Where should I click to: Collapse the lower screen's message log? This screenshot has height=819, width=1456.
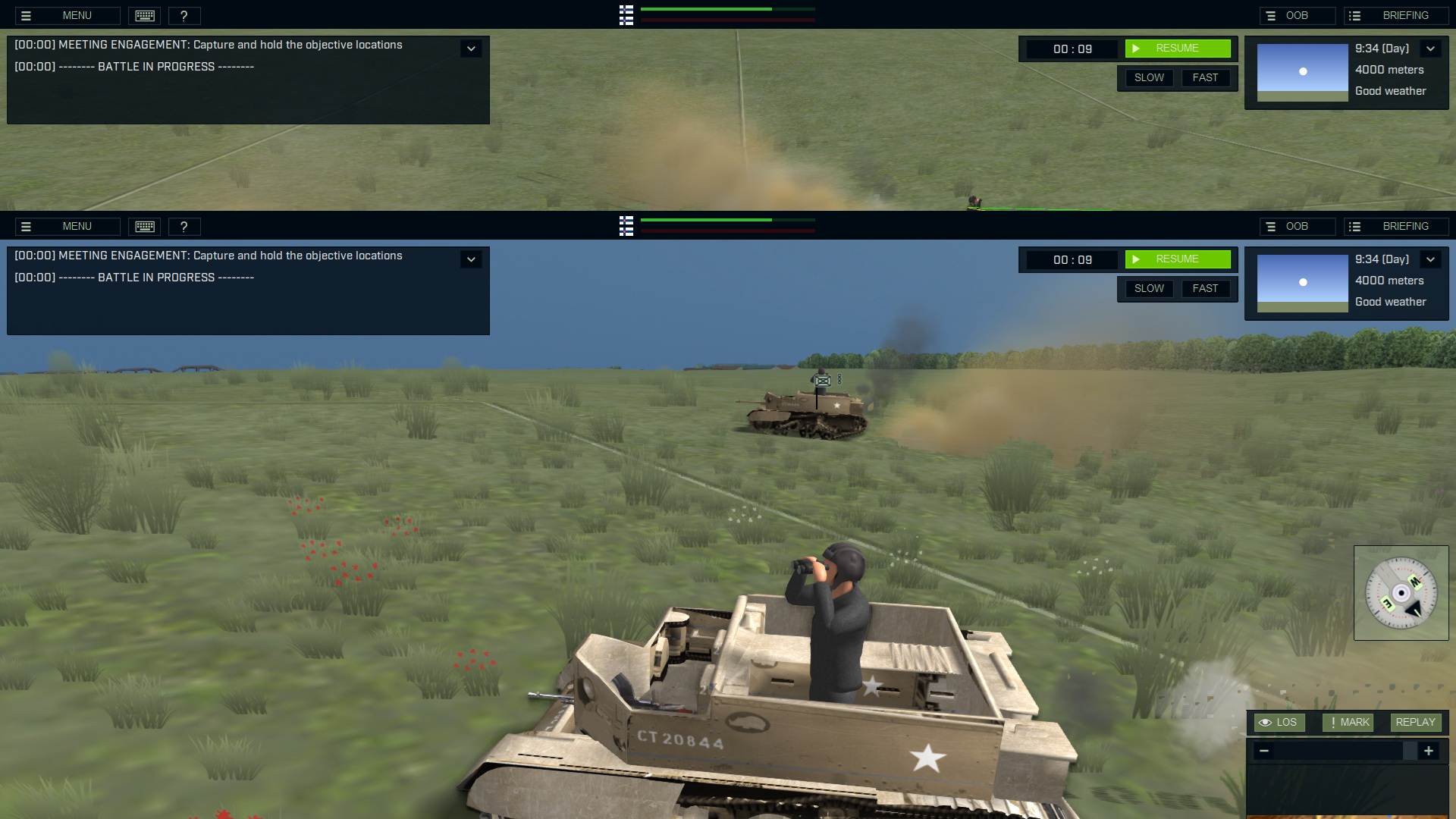[x=471, y=259]
